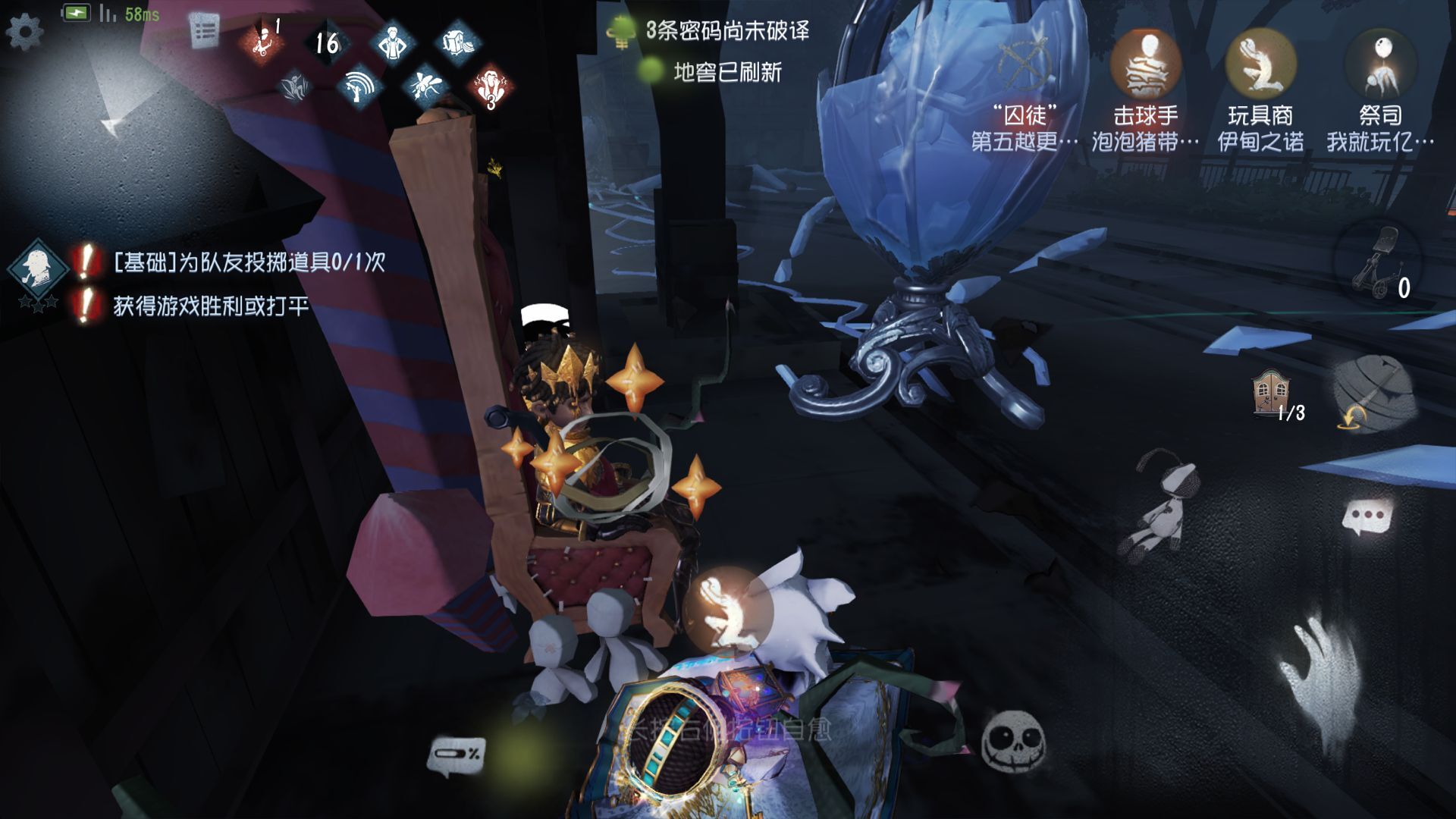The height and width of the screenshot is (819, 1456).
Task: Open the clipboard list panel
Action: coord(203,32)
